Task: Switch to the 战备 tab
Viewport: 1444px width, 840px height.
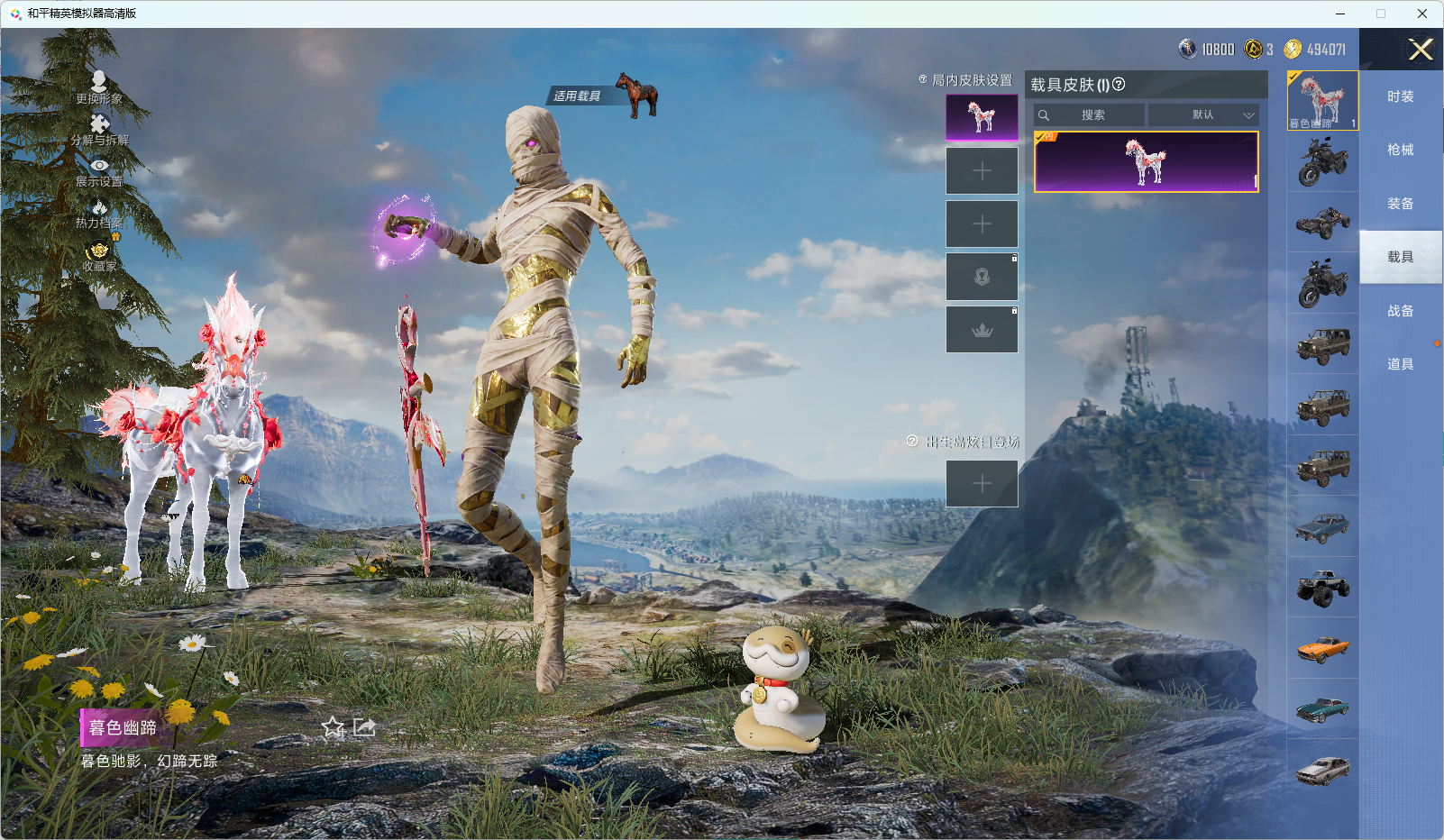Action: [1400, 311]
